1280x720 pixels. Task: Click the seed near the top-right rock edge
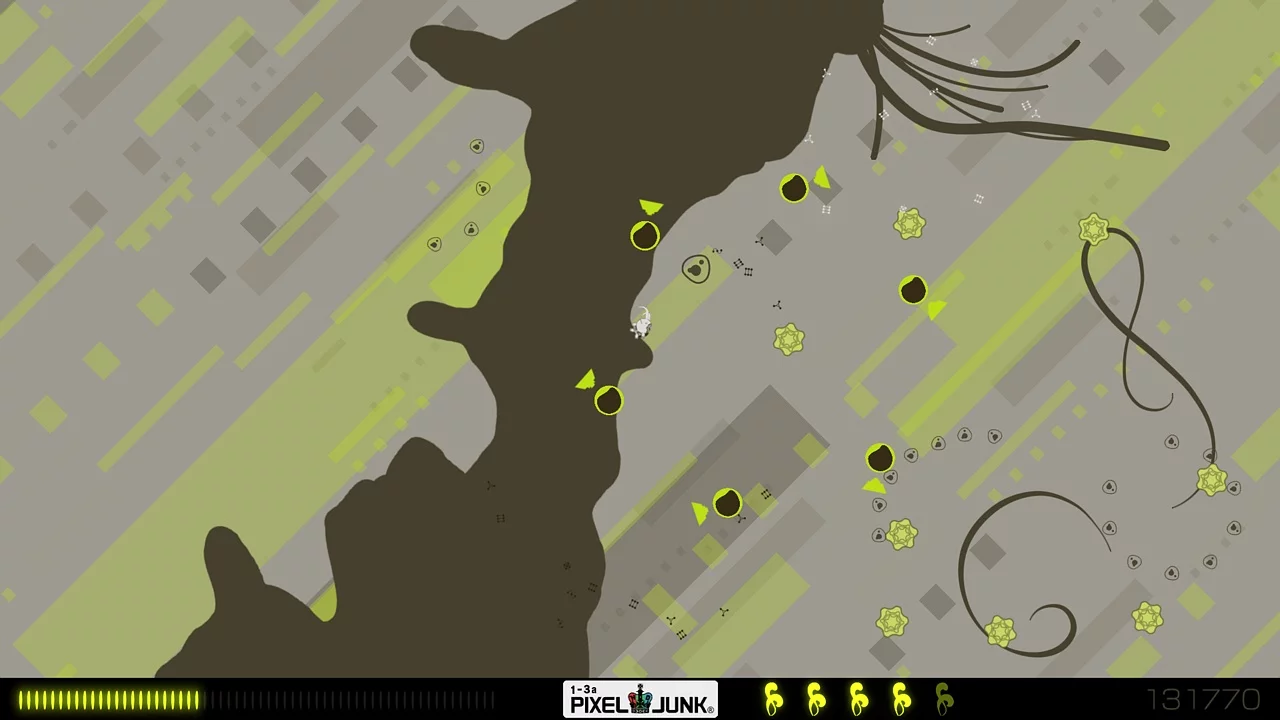pos(793,188)
